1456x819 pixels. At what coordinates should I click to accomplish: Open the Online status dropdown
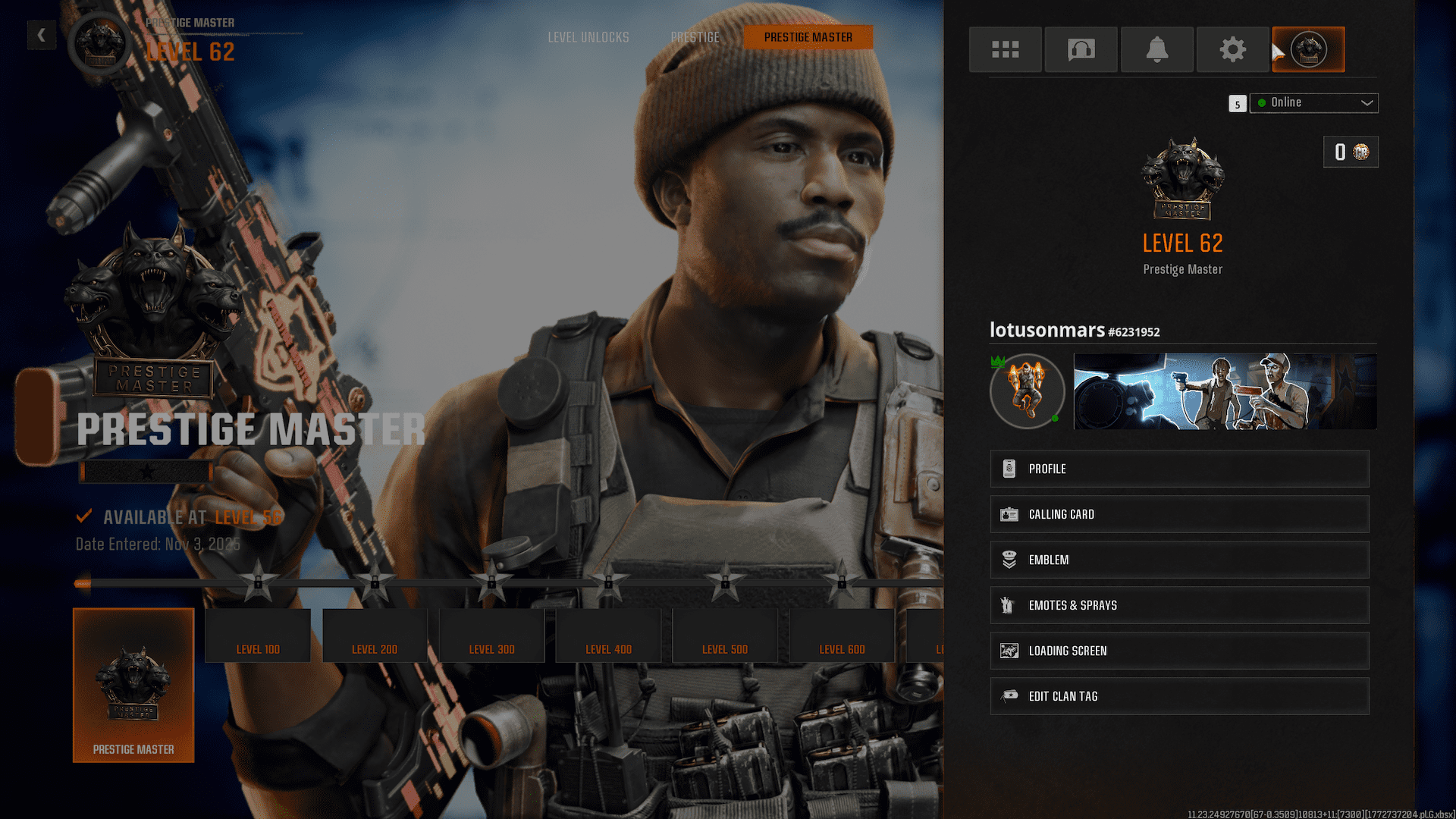pos(1313,102)
